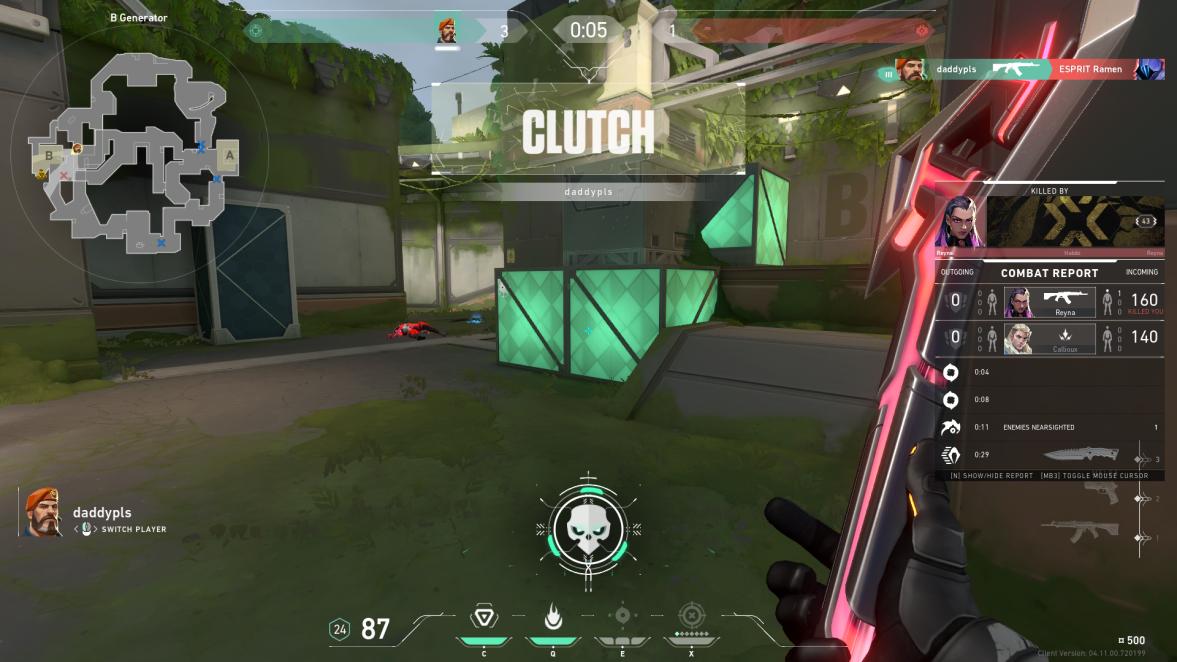
Task: Select the Enemies Nearsighted timeline entry
Action: [1050, 427]
